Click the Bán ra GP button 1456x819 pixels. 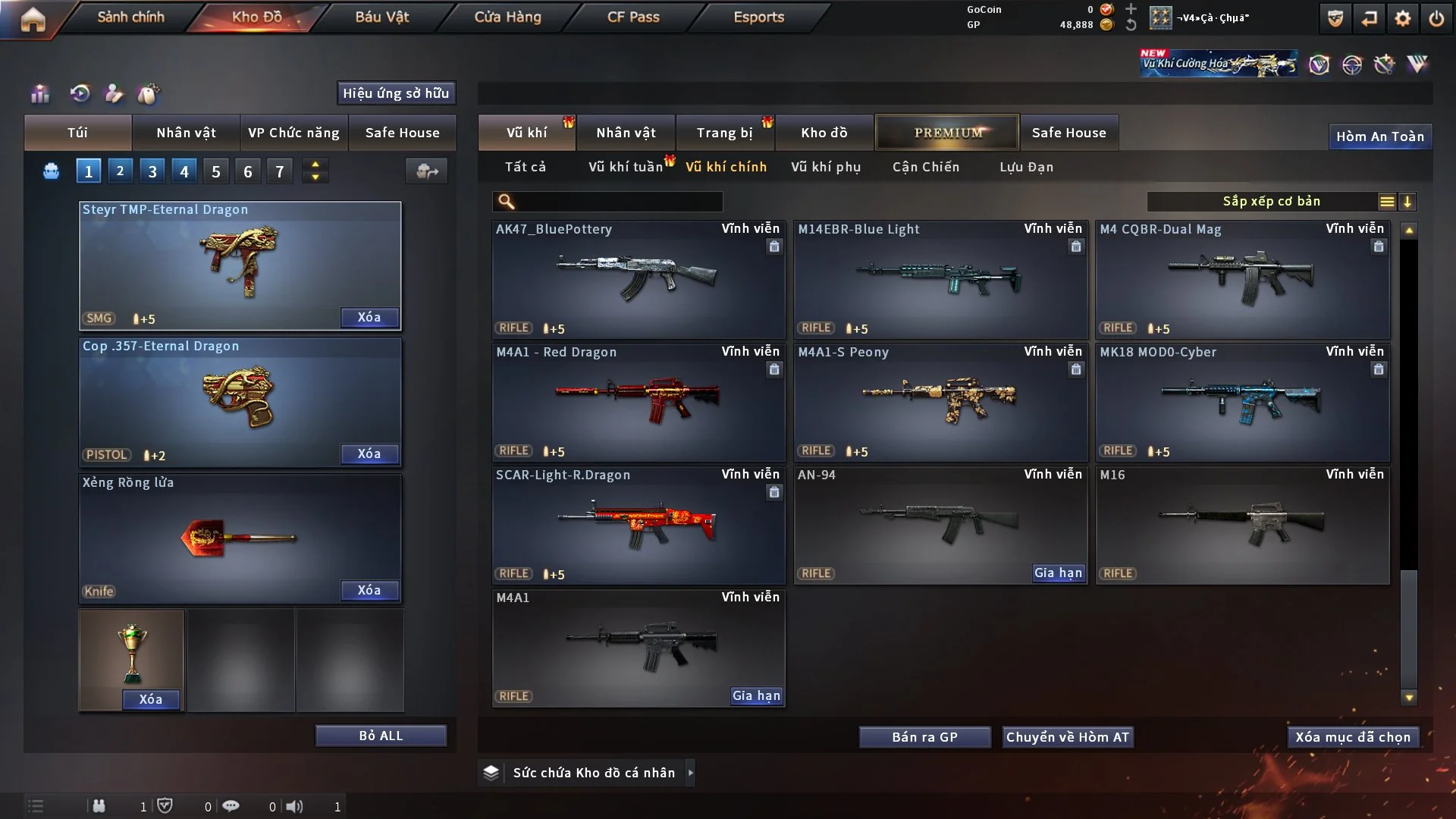click(x=924, y=737)
